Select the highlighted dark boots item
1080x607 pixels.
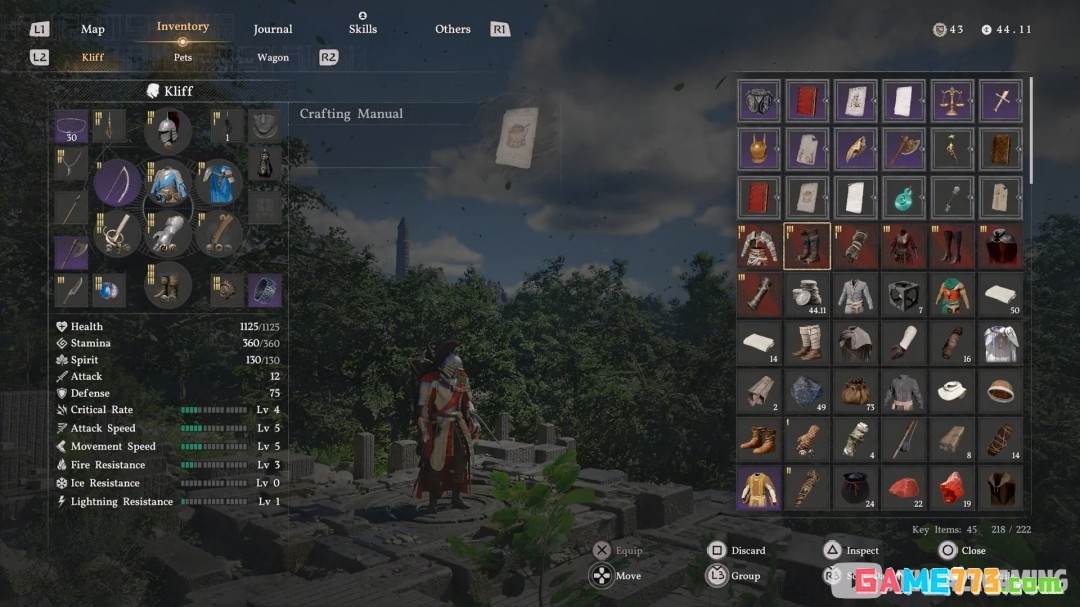pyautogui.click(x=807, y=246)
